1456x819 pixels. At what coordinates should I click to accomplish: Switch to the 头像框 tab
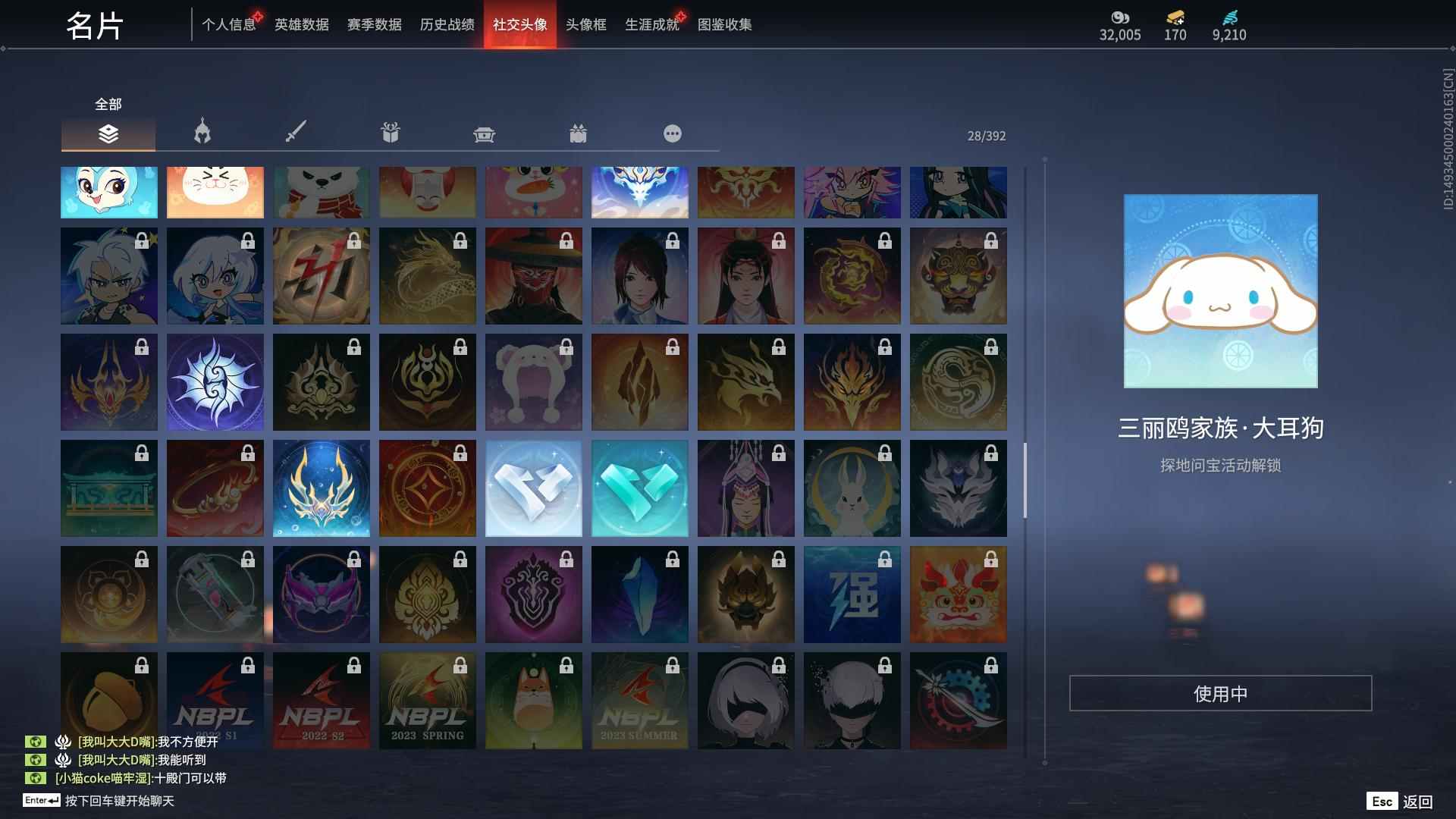[x=584, y=24]
